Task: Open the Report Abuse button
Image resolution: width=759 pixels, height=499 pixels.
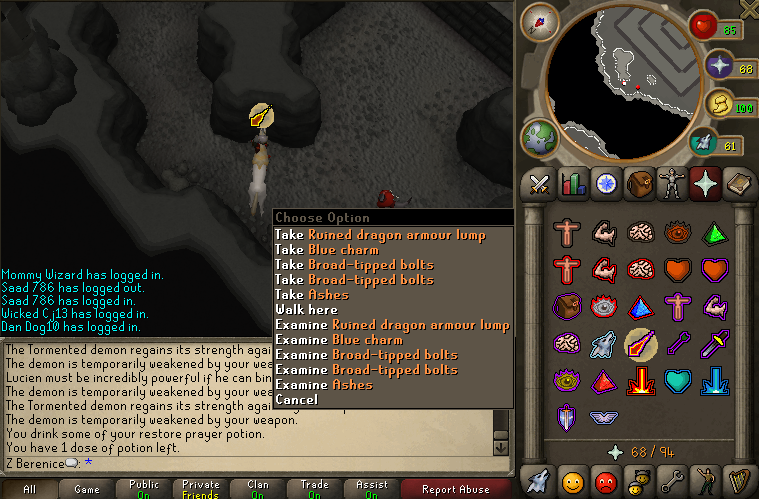Action: [x=454, y=489]
